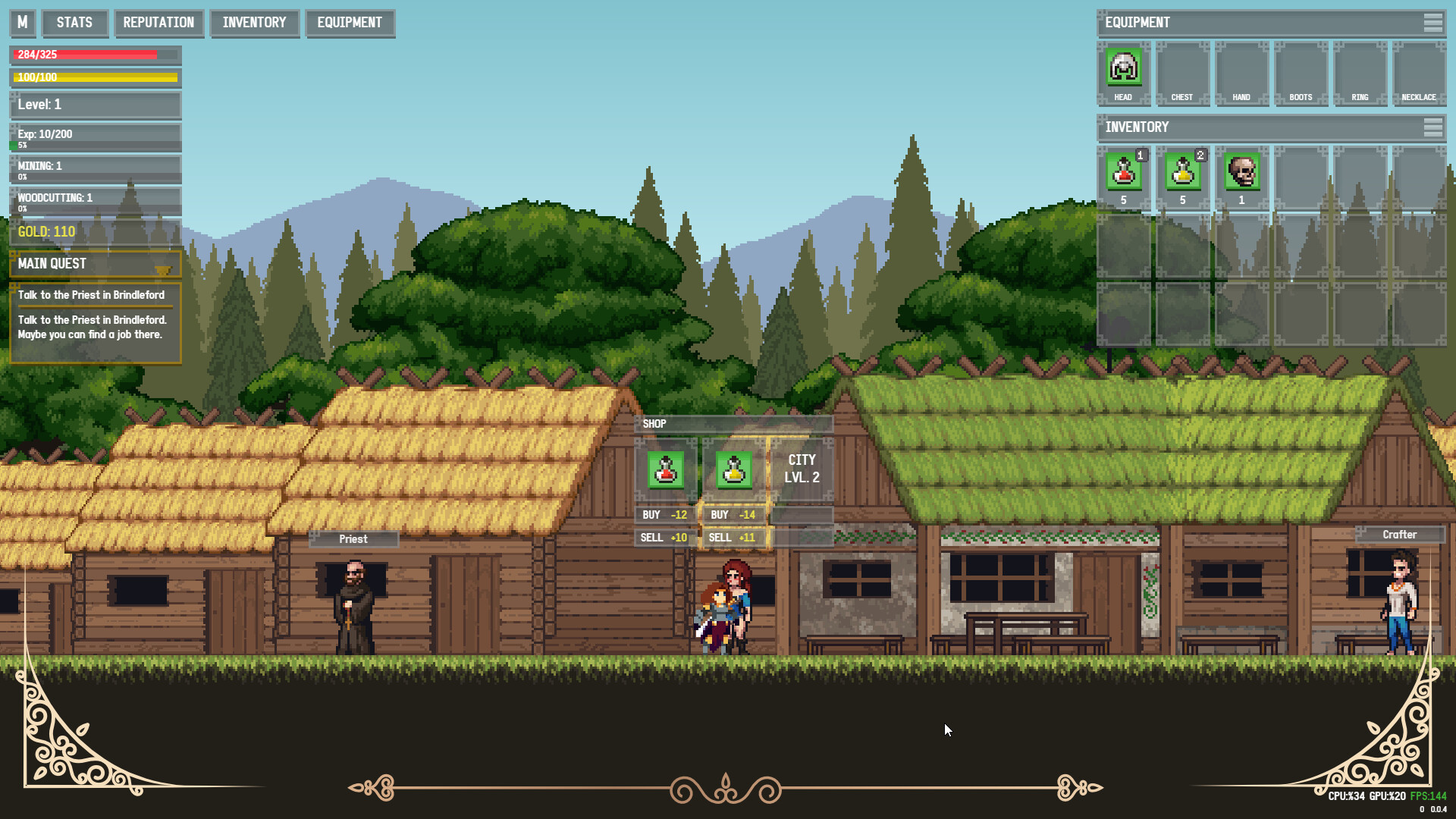Collapse the Main Quest panel
The image size is (1456, 819).
(x=164, y=268)
